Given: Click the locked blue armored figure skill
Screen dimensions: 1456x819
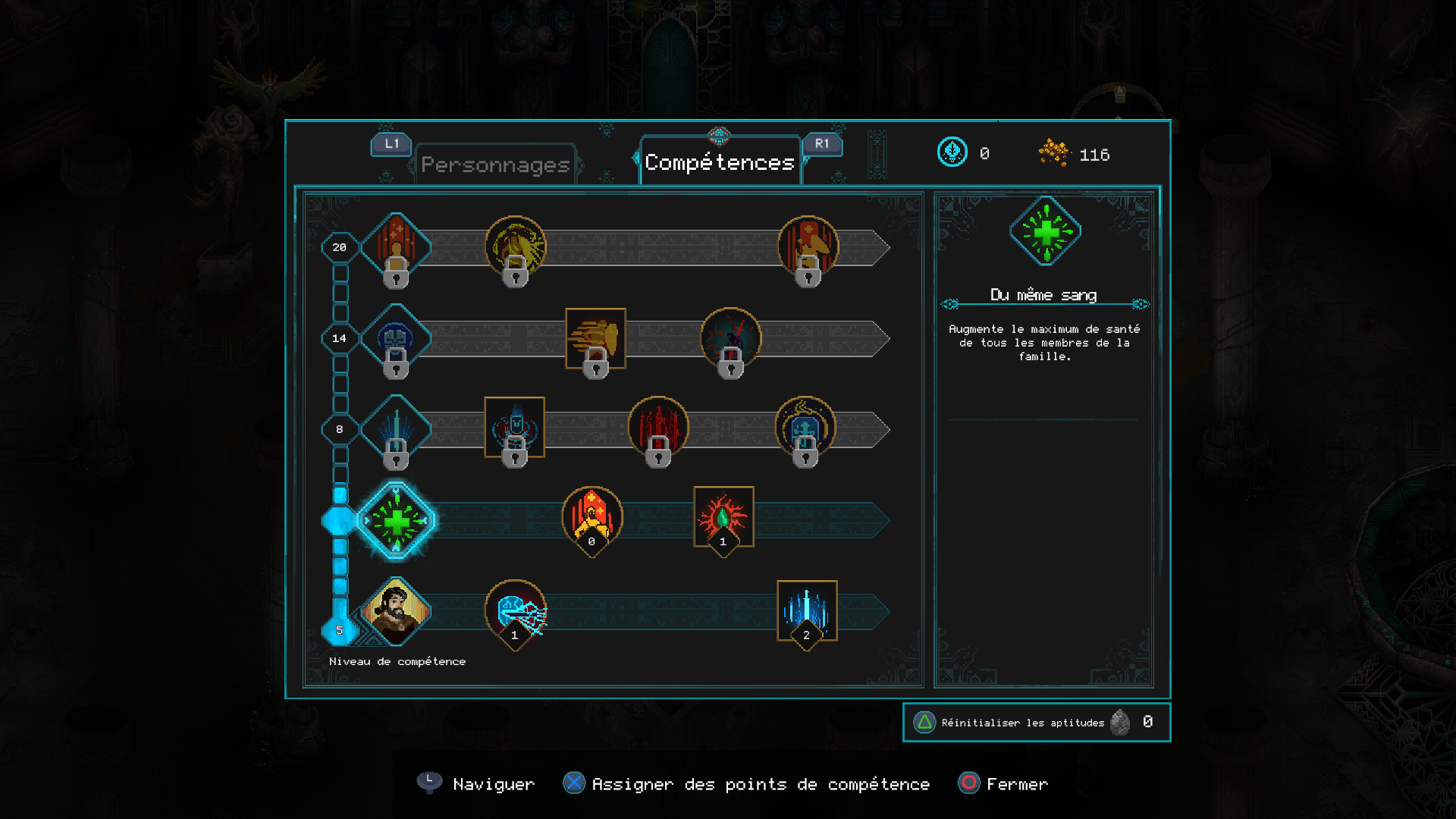Looking at the screenshot, I should pyautogui.click(x=515, y=427).
